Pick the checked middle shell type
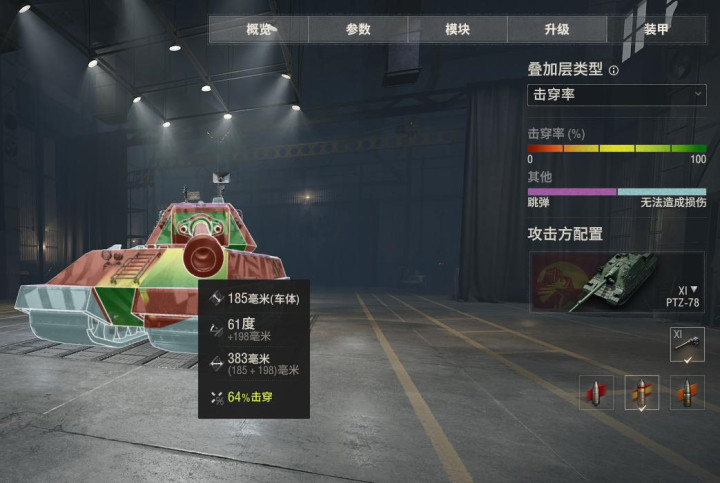720x483 pixels. (642, 392)
